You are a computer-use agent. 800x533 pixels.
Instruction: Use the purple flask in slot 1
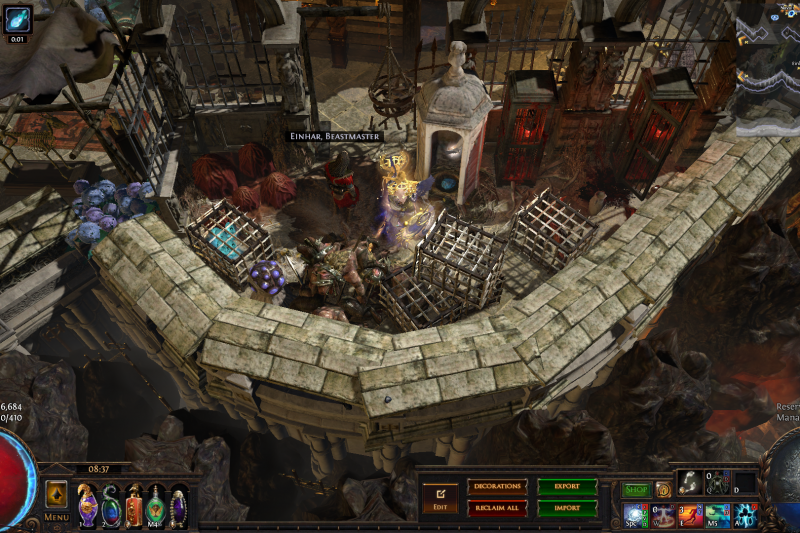click(x=88, y=505)
